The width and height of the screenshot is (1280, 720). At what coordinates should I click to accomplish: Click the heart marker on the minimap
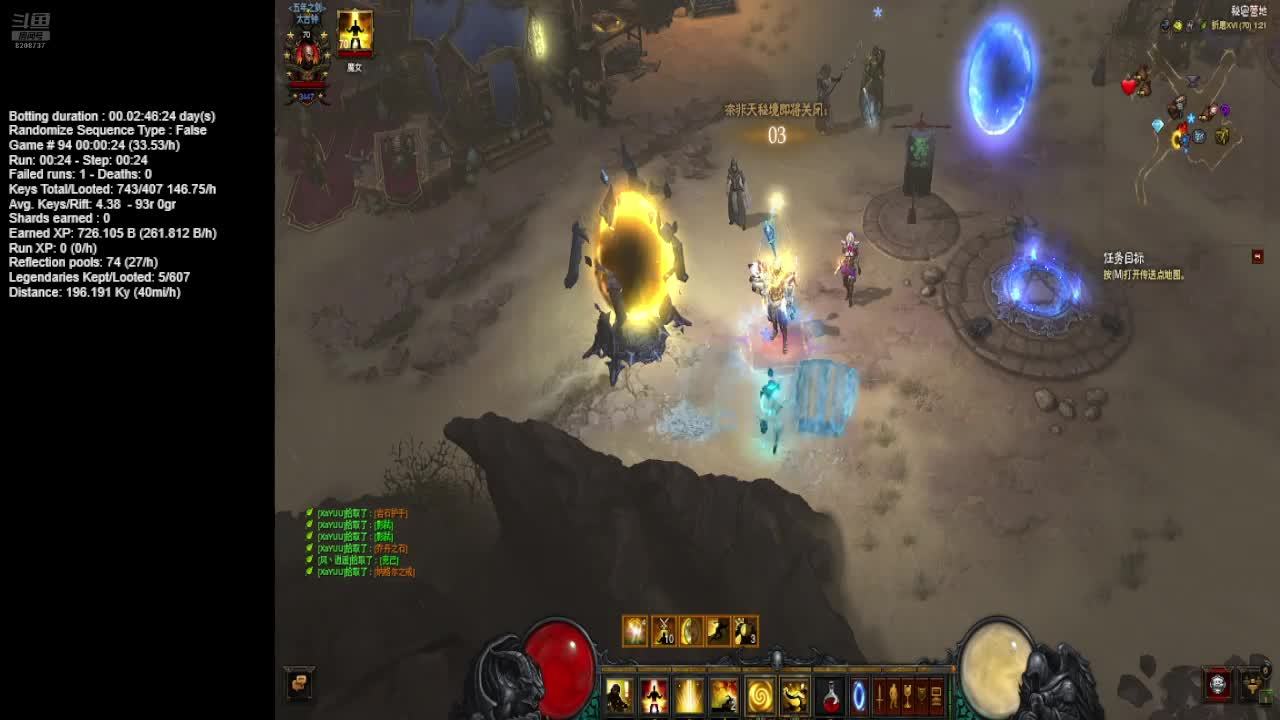1130,87
